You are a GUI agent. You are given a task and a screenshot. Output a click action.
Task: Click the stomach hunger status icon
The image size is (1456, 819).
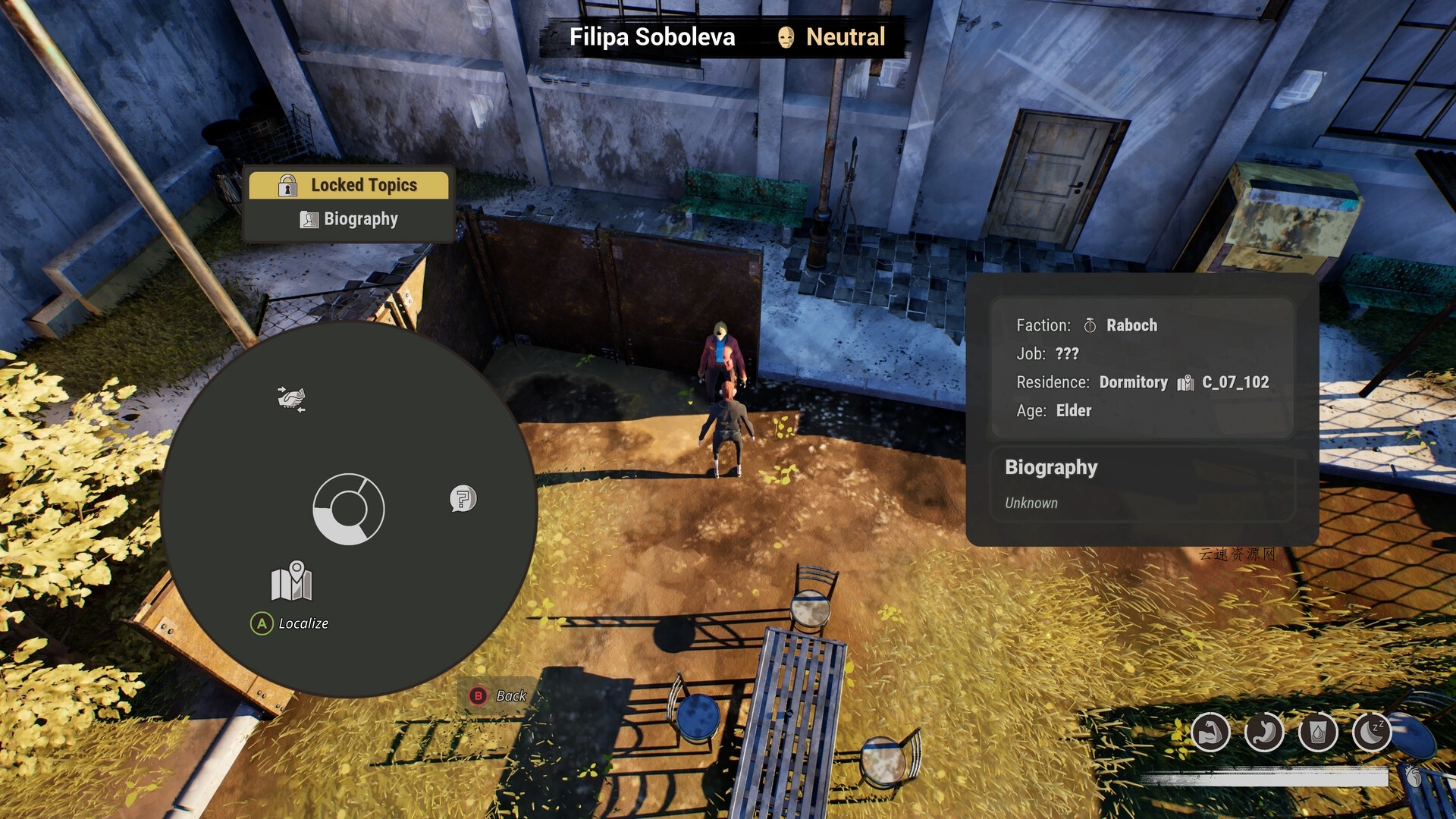point(1264,733)
